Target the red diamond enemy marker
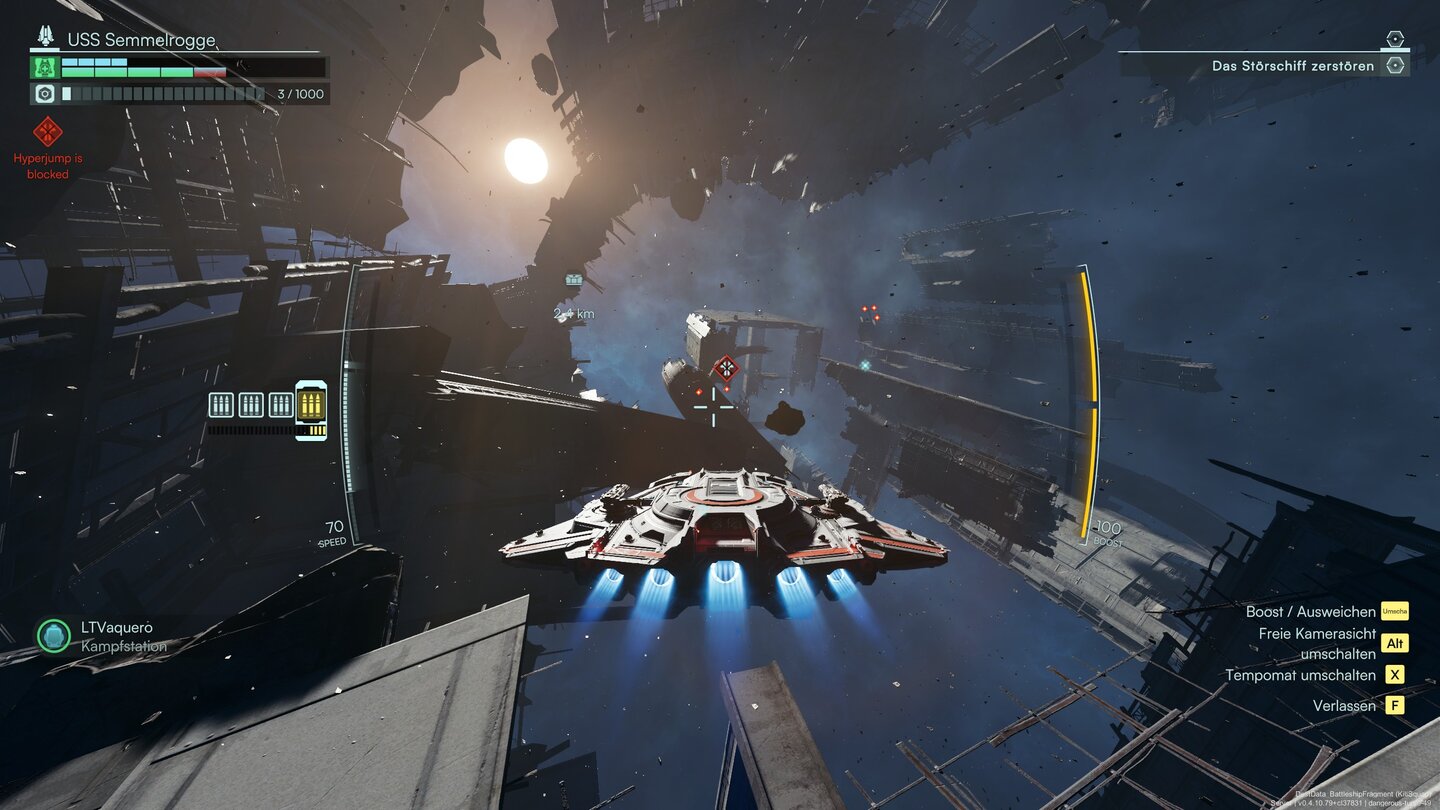The image size is (1440, 810). click(x=726, y=367)
